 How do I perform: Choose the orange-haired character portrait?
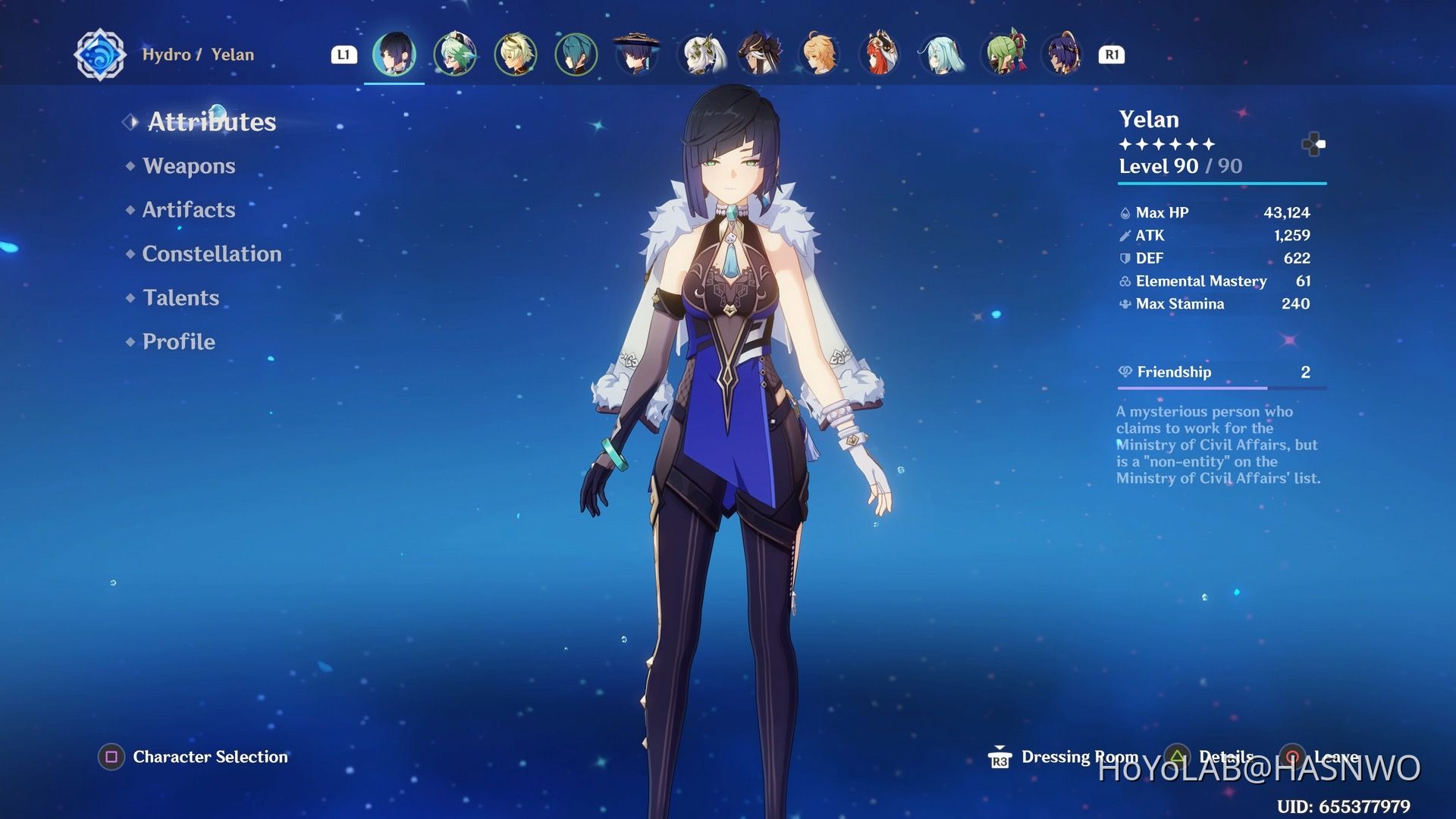(x=820, y=54)
